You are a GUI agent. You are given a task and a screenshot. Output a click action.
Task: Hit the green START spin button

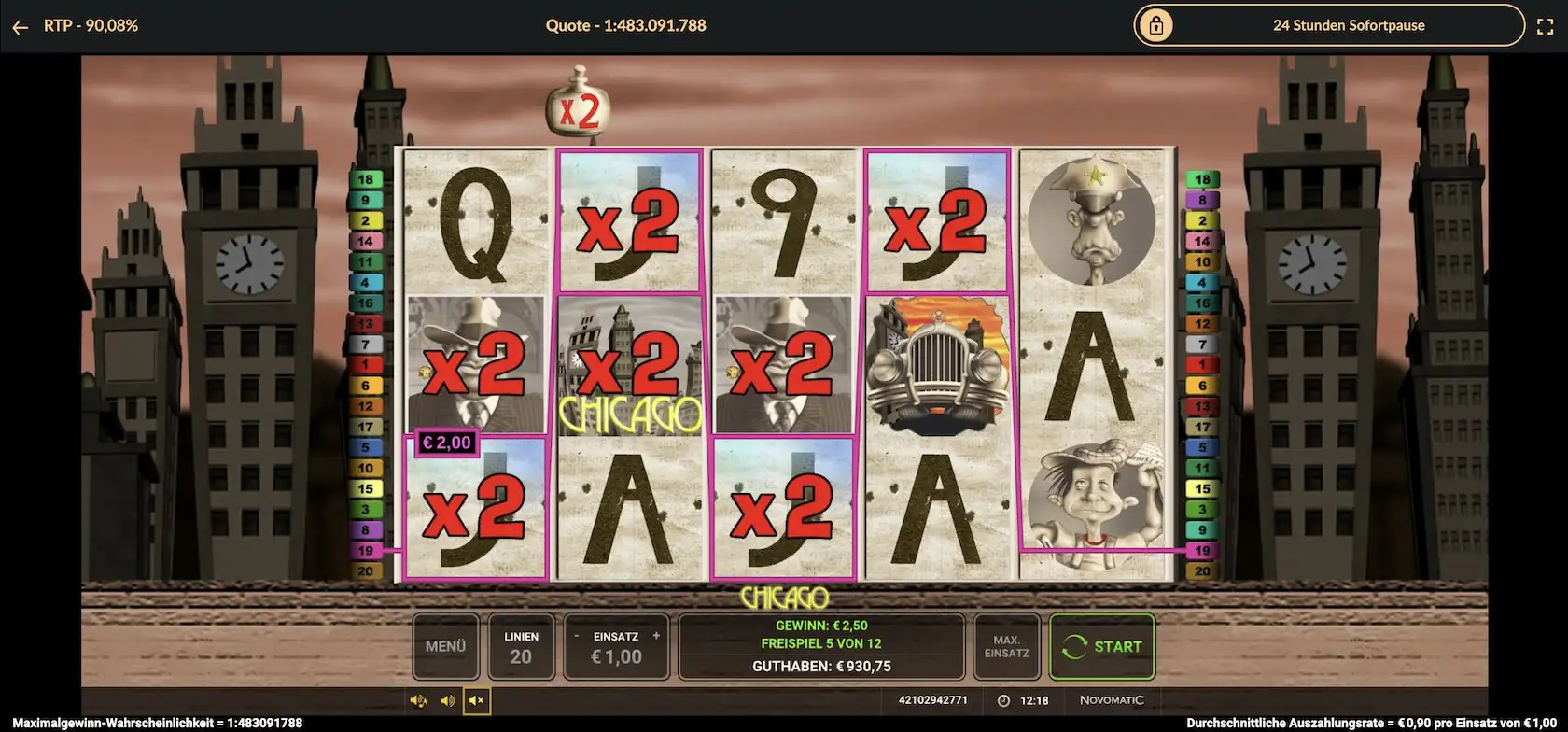1102,646
